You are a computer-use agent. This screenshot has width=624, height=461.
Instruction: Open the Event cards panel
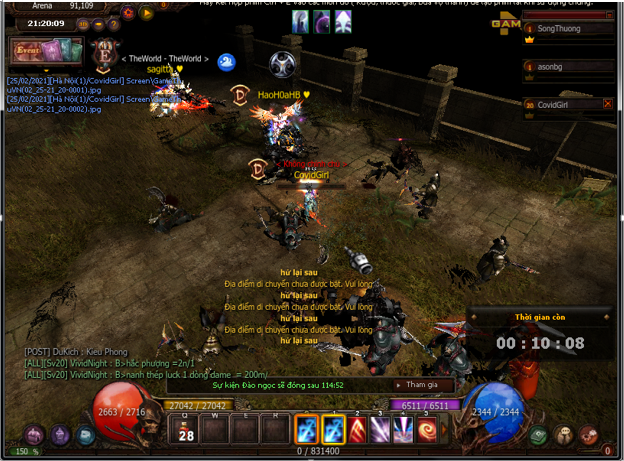pos(43,49)
